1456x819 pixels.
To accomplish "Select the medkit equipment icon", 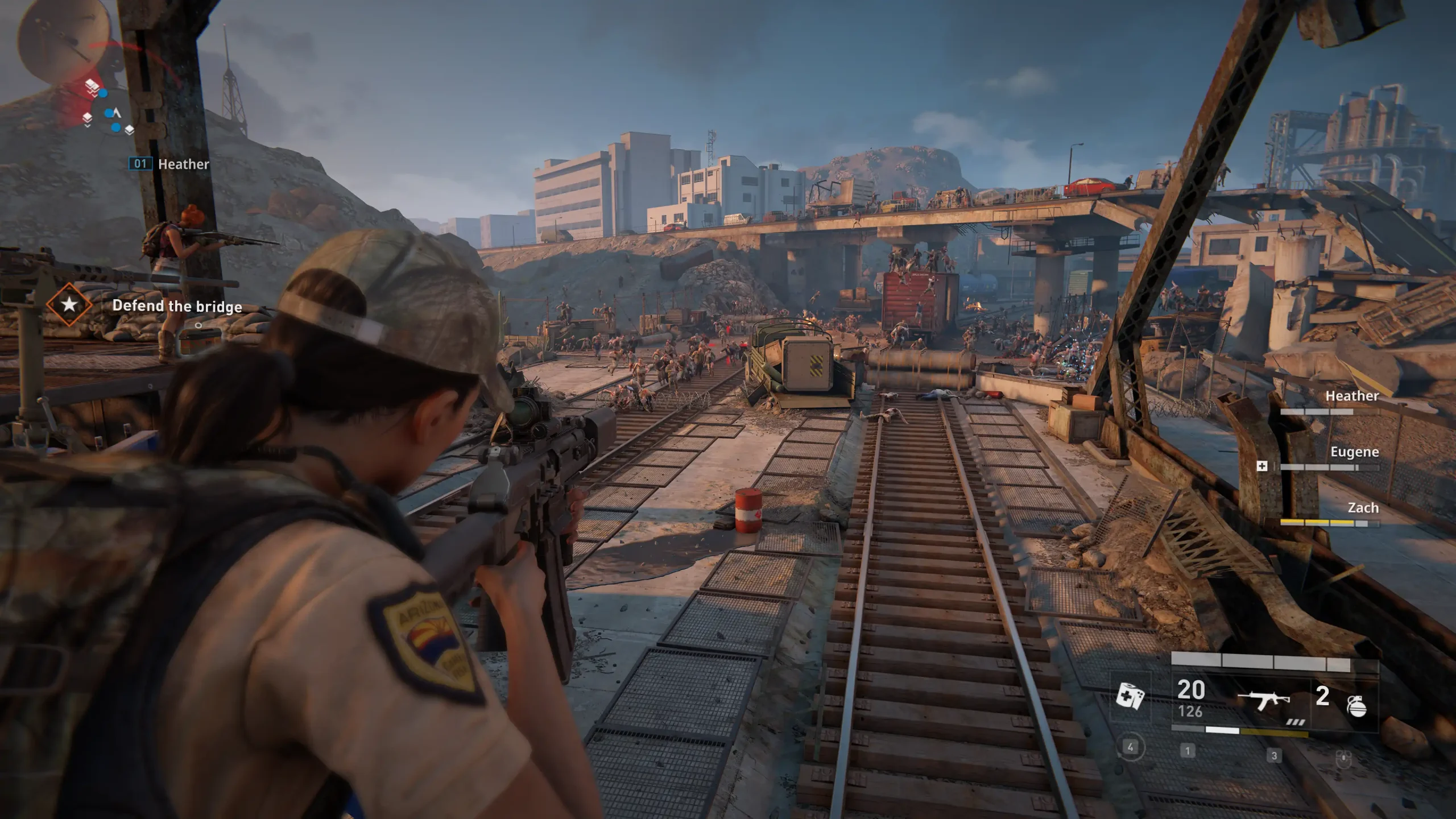I will [1130, 696].
